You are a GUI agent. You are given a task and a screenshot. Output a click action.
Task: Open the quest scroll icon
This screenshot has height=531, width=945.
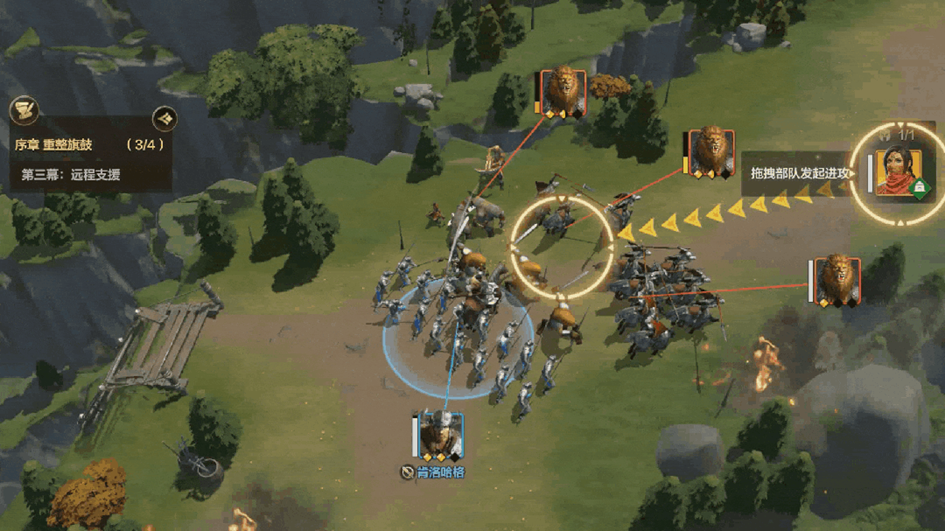[24, 111]
